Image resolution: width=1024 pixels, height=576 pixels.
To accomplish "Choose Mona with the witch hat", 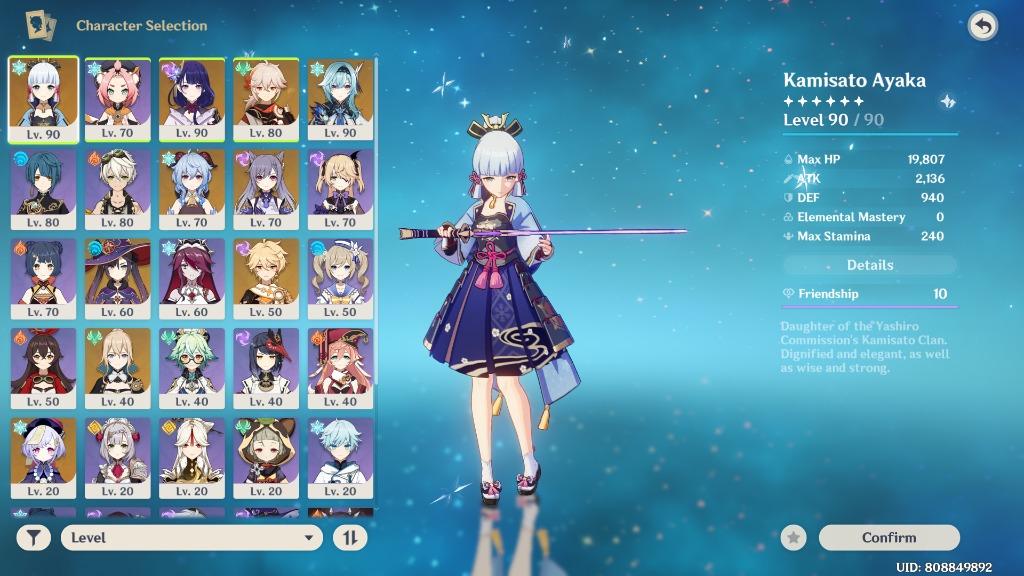I will pos(118,279).
